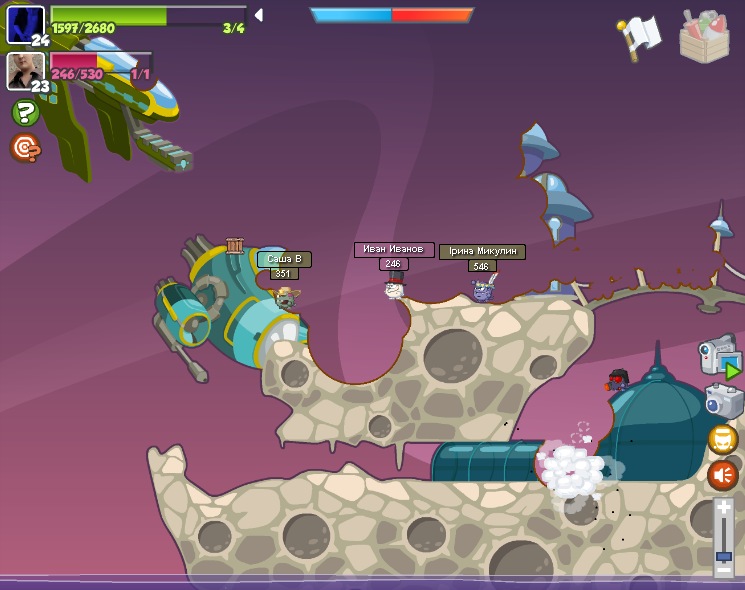
Task: Open the weapons crate inventory
Action: point(704,37)
